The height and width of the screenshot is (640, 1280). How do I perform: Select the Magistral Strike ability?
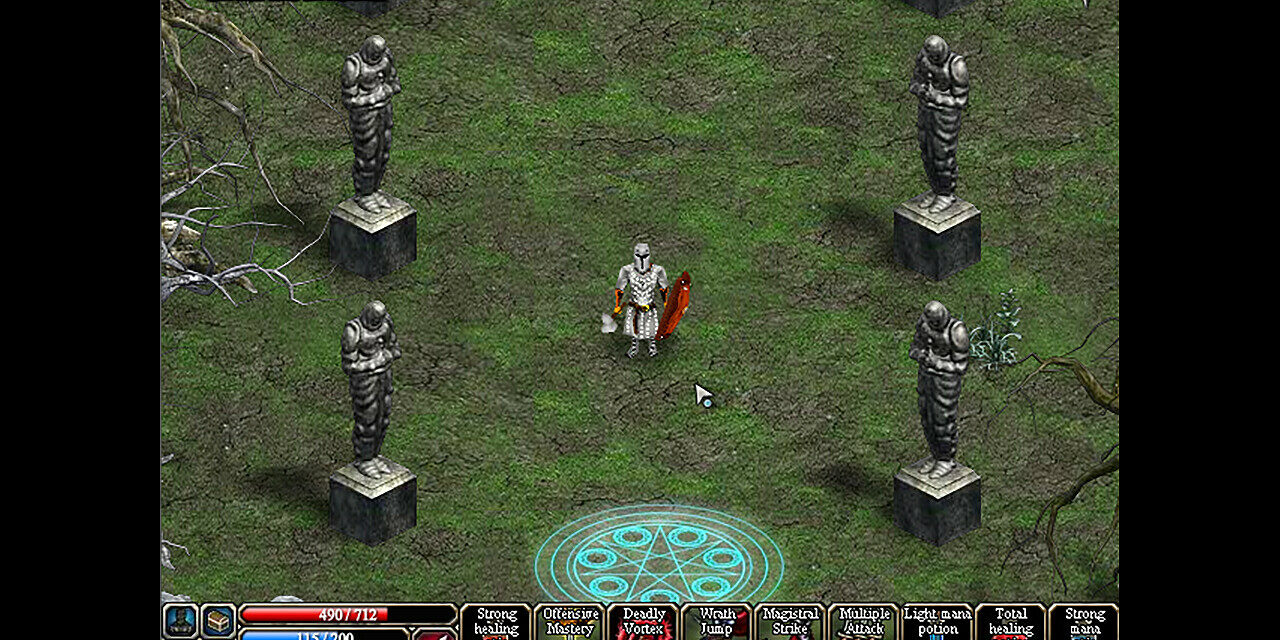(x=790, y=622)
